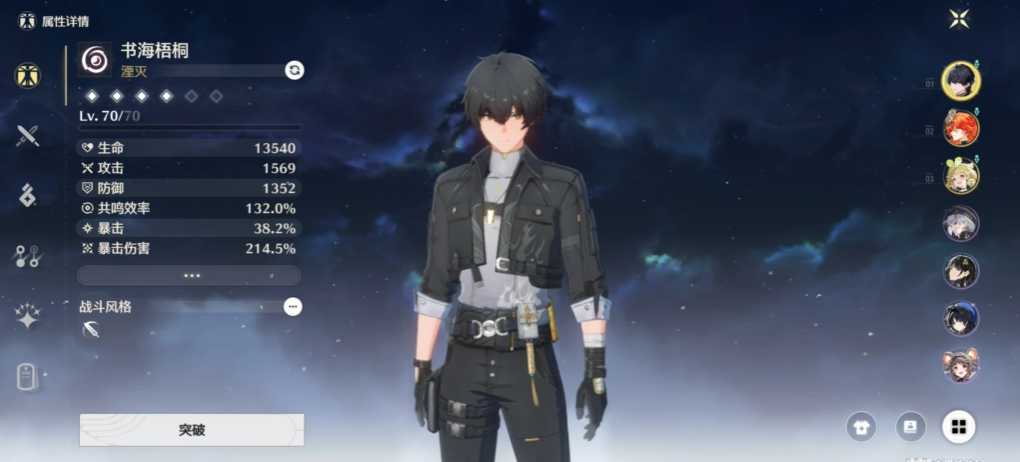Switch the element with the swap icon beside the name
Viewport: 1020px width, 462px height.
pos(294,69)
